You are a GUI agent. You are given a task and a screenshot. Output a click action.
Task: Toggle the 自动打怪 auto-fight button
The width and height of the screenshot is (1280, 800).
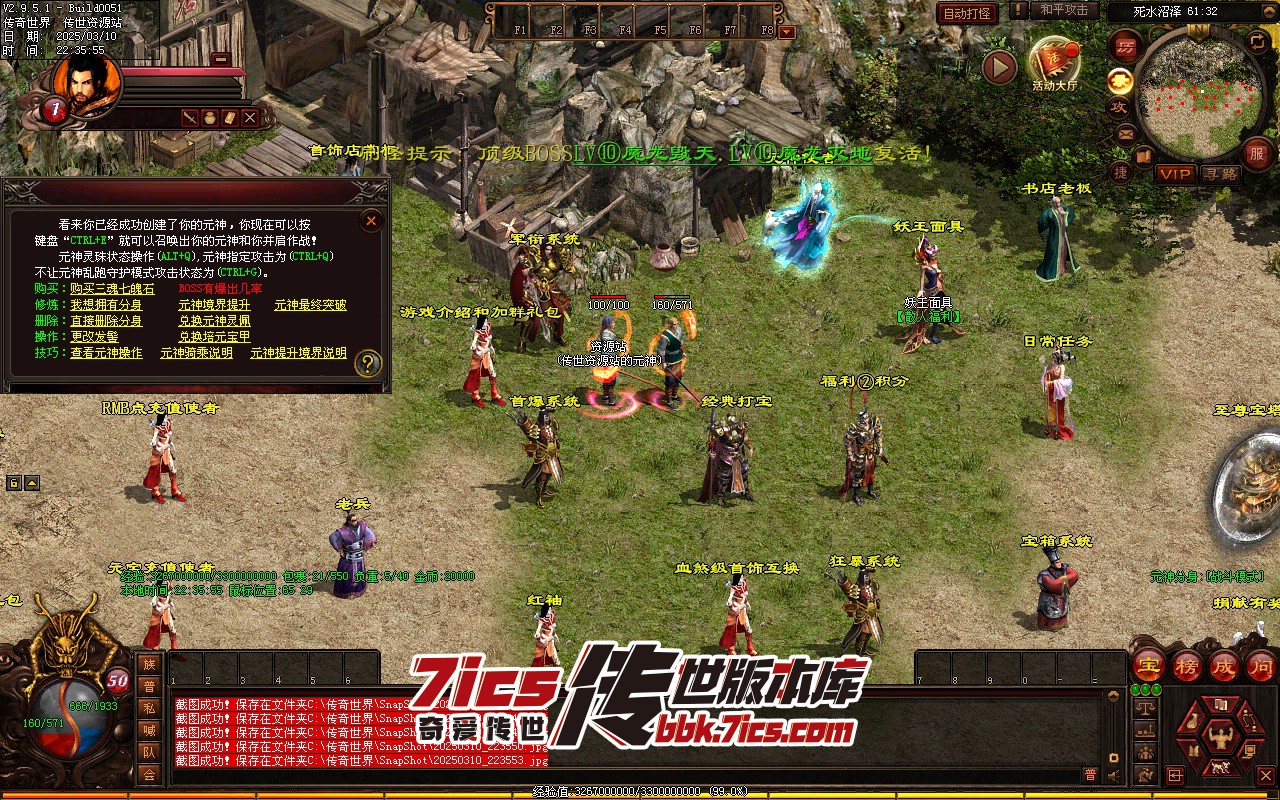click(967, 13)
